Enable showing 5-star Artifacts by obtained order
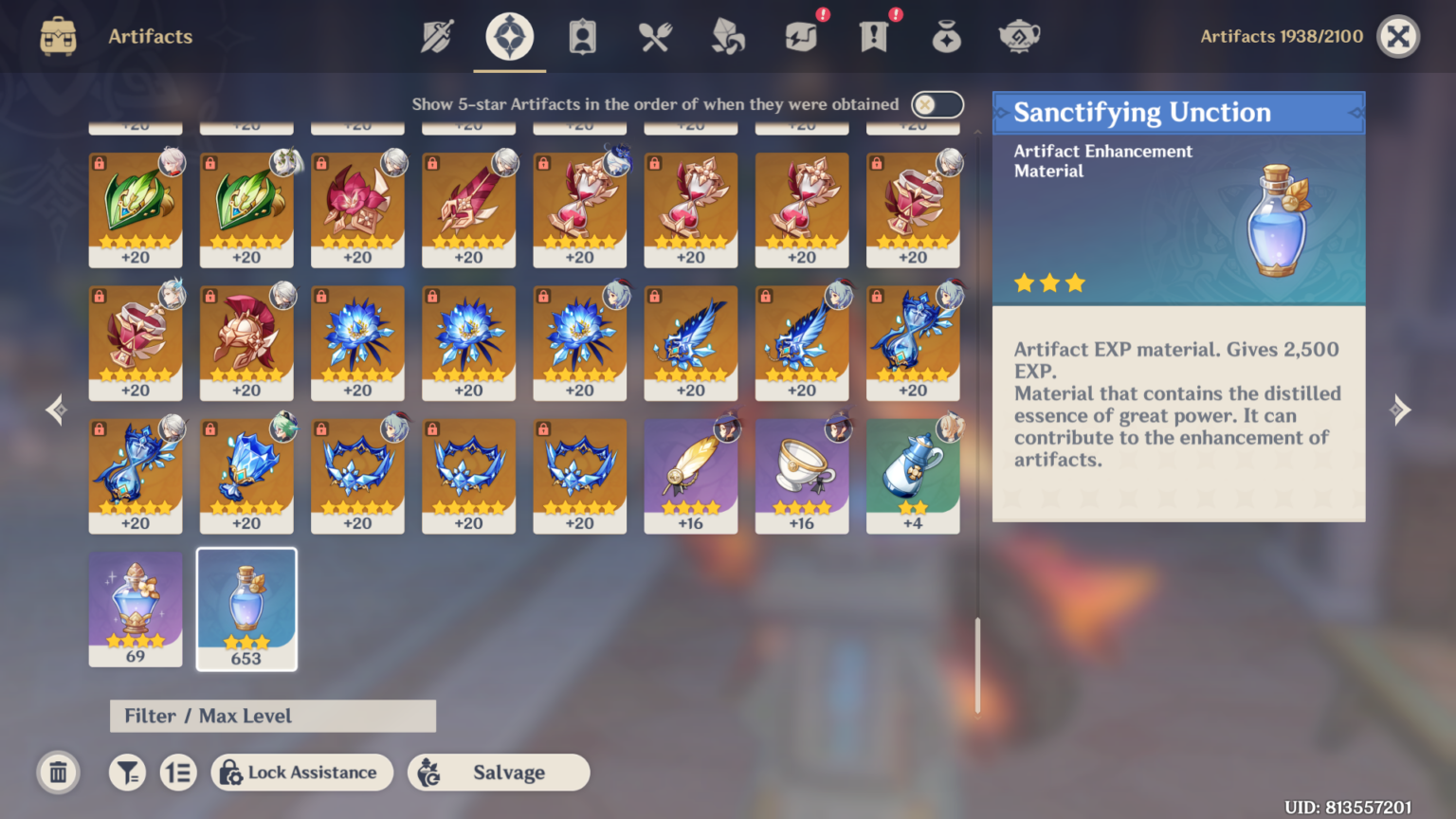The height and width of the screenshot is (819, 1456). tap(937, 104)
